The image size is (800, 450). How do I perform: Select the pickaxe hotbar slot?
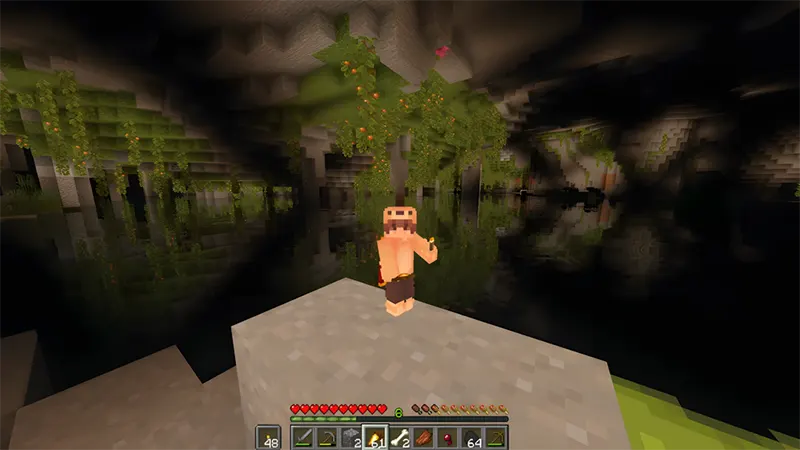click(x=326, y=436)
